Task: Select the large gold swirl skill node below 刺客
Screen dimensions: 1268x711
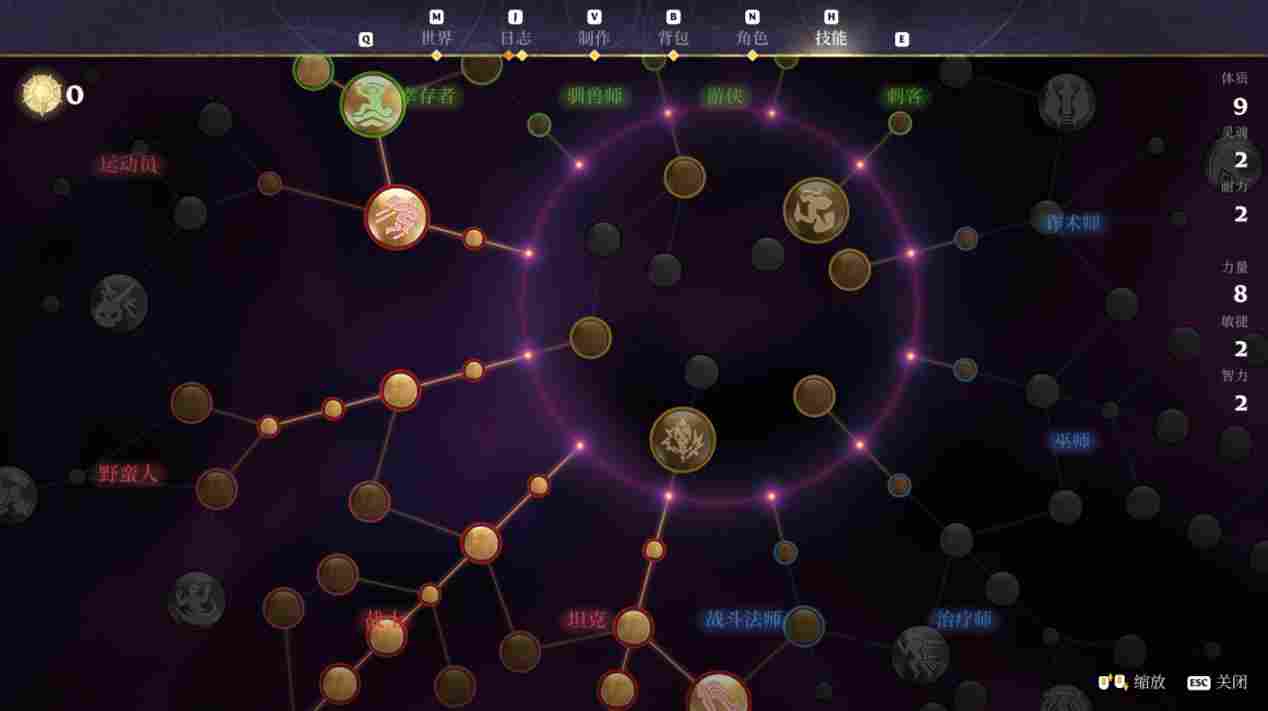Action: coord(816,210)
